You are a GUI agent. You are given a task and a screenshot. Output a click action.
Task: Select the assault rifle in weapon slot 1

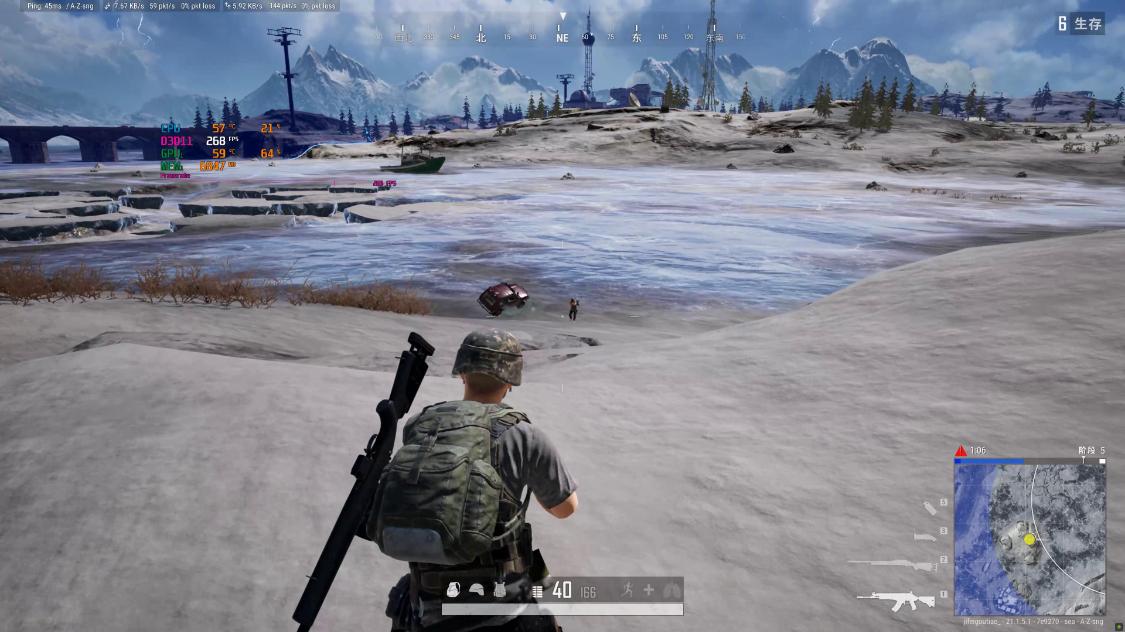tap(895, 599)
